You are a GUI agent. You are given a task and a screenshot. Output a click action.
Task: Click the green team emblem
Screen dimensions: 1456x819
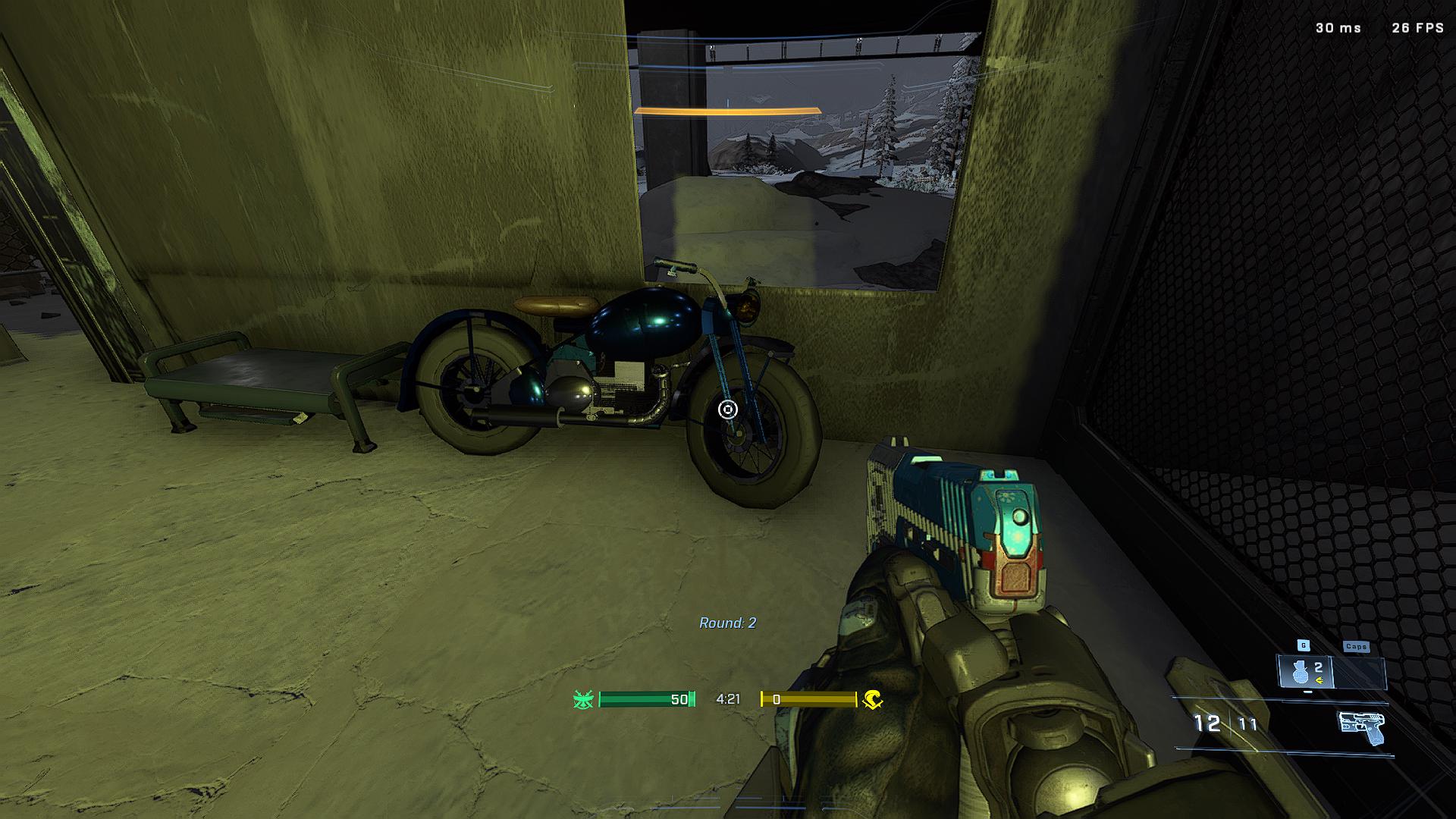click(583, 699)
